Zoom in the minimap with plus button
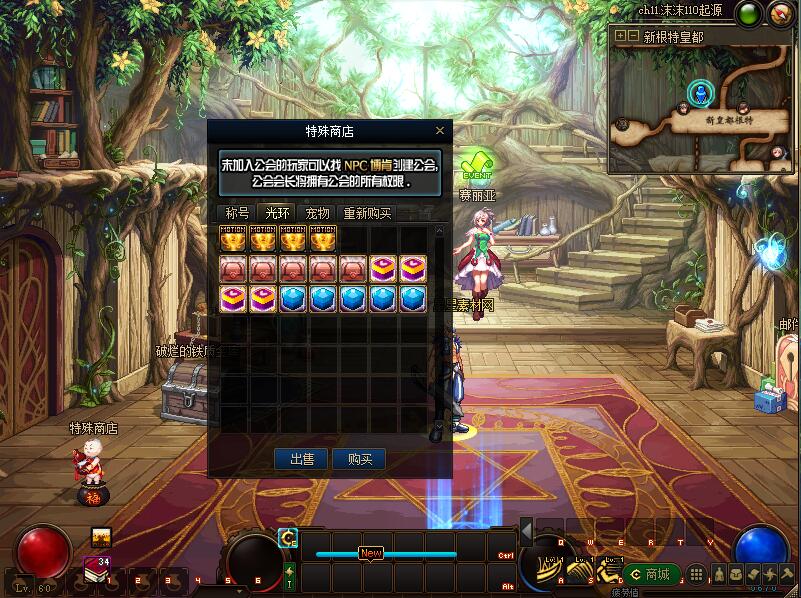This screenshot has width=801, height=598. [620, 35]
